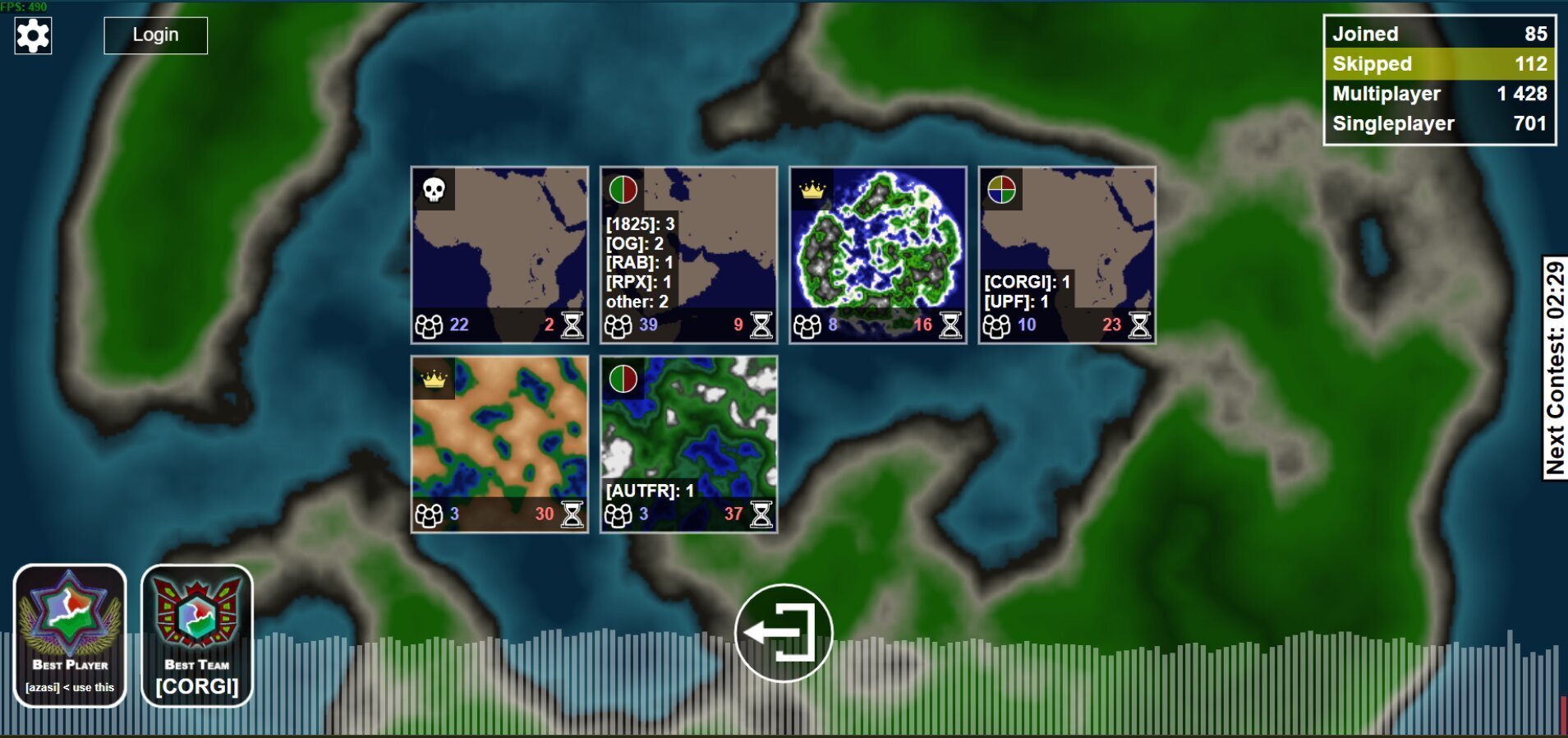Click the Login button

click(x=155, y=35)
